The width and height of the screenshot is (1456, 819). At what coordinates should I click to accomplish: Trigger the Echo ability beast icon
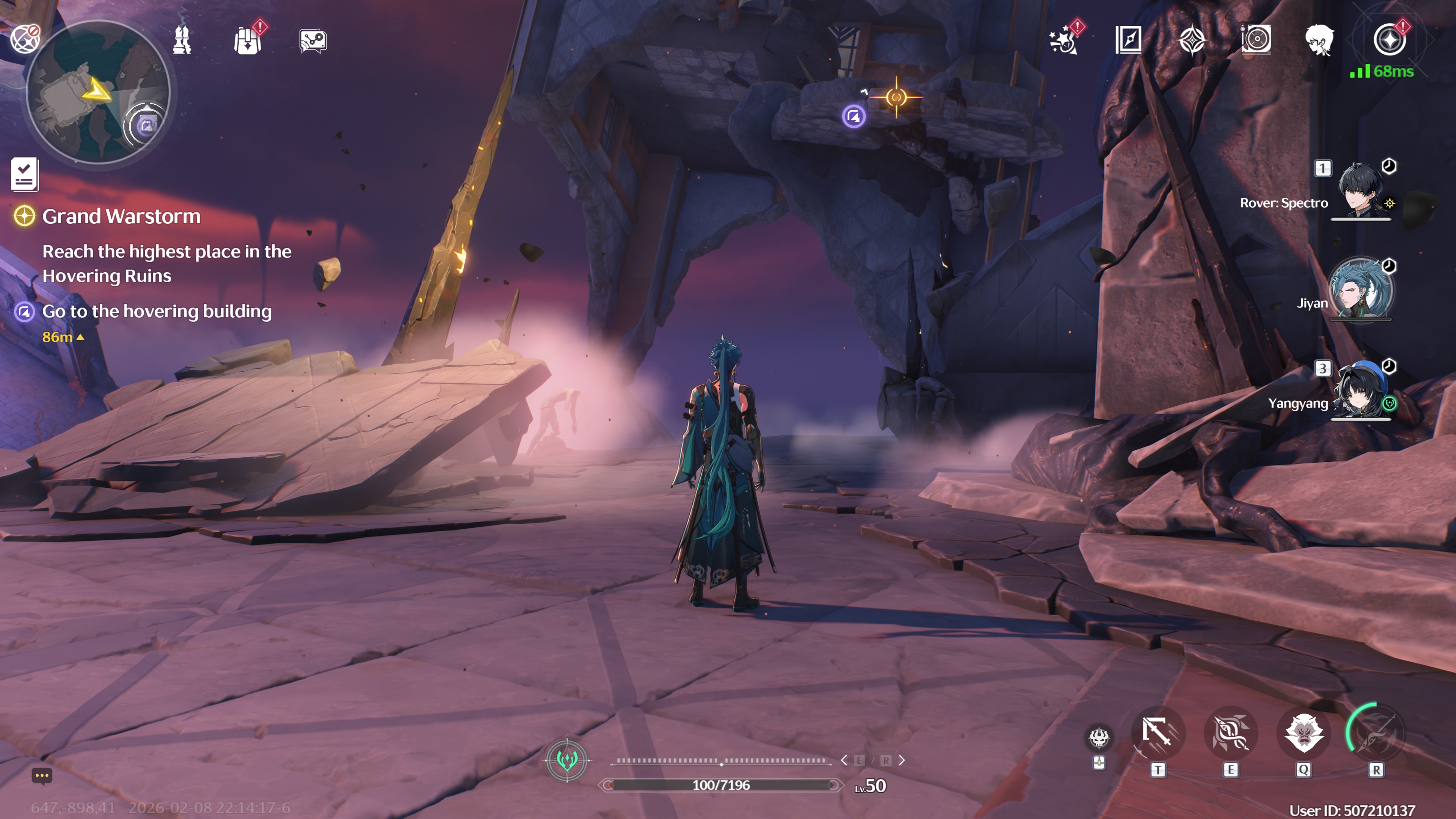[1304, 734]
